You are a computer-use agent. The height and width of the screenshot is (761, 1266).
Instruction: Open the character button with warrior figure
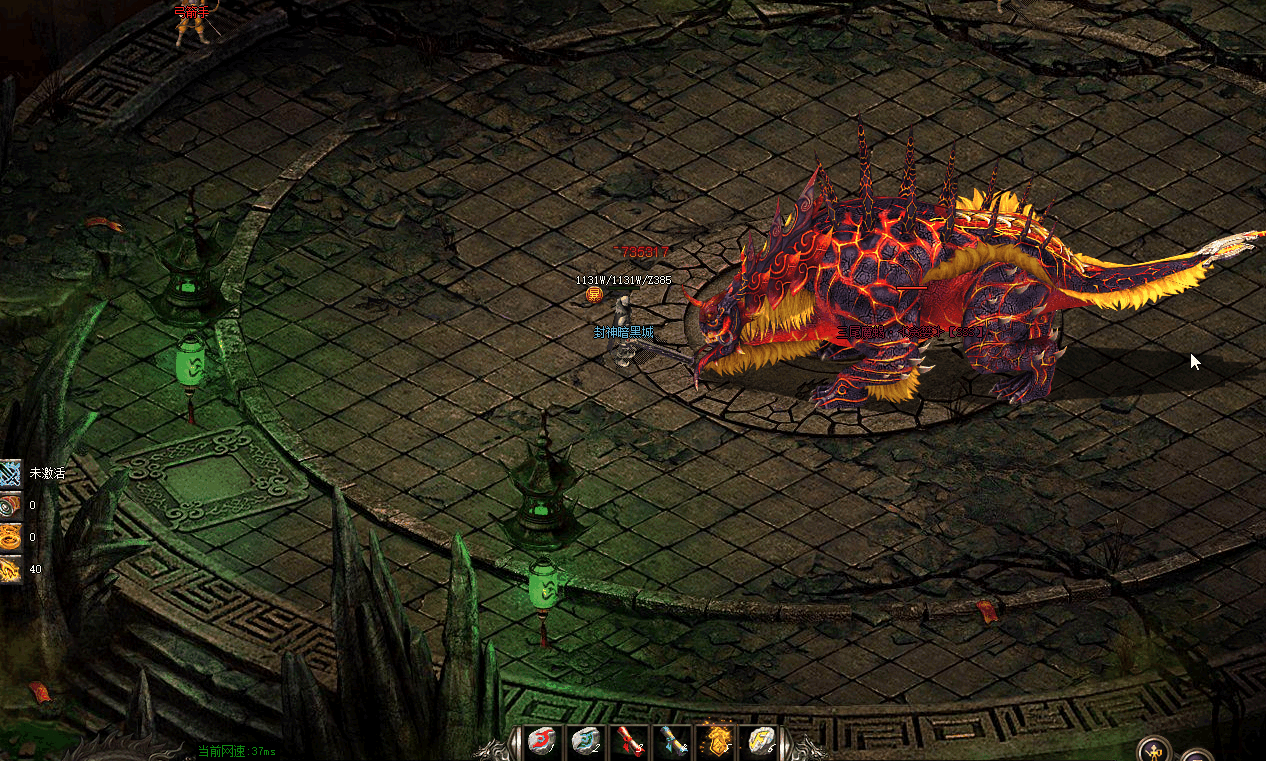click(1156, 750)
